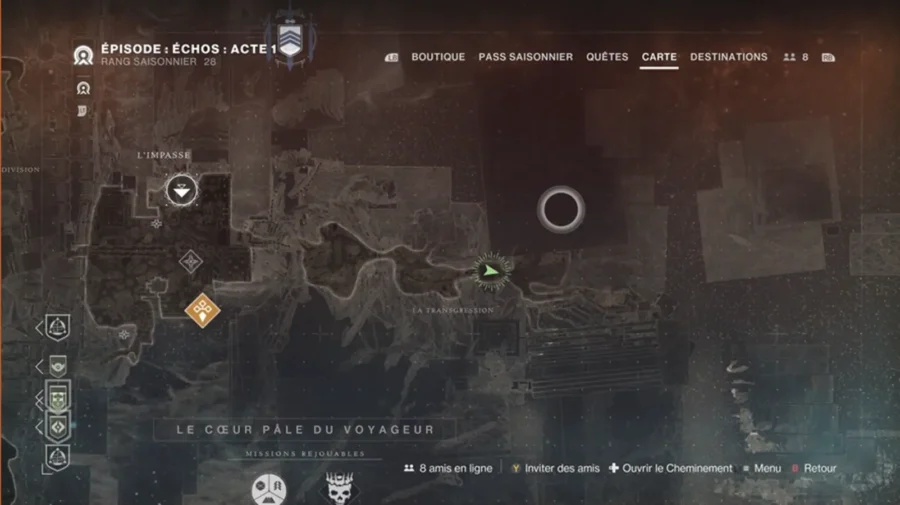
Task: Click the green arrow player marker
Action: [x=489, y=269]
